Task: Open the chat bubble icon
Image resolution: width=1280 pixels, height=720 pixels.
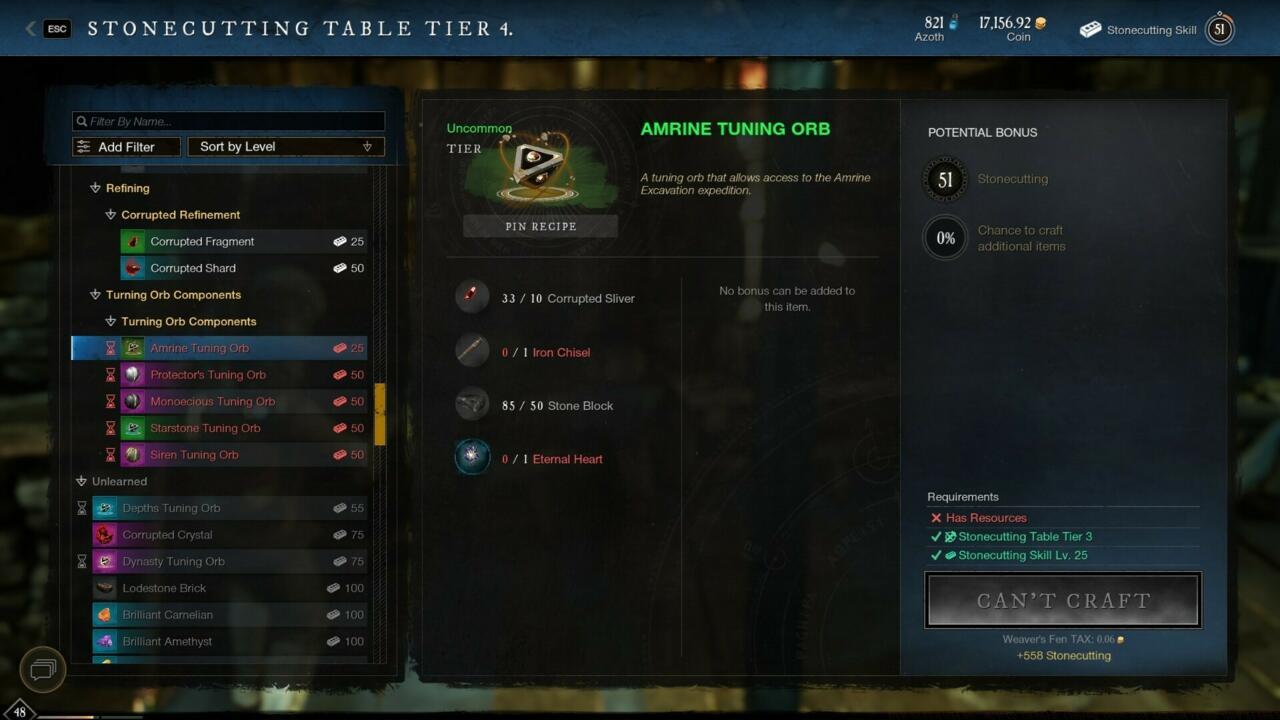Action: tap(43, 669)
